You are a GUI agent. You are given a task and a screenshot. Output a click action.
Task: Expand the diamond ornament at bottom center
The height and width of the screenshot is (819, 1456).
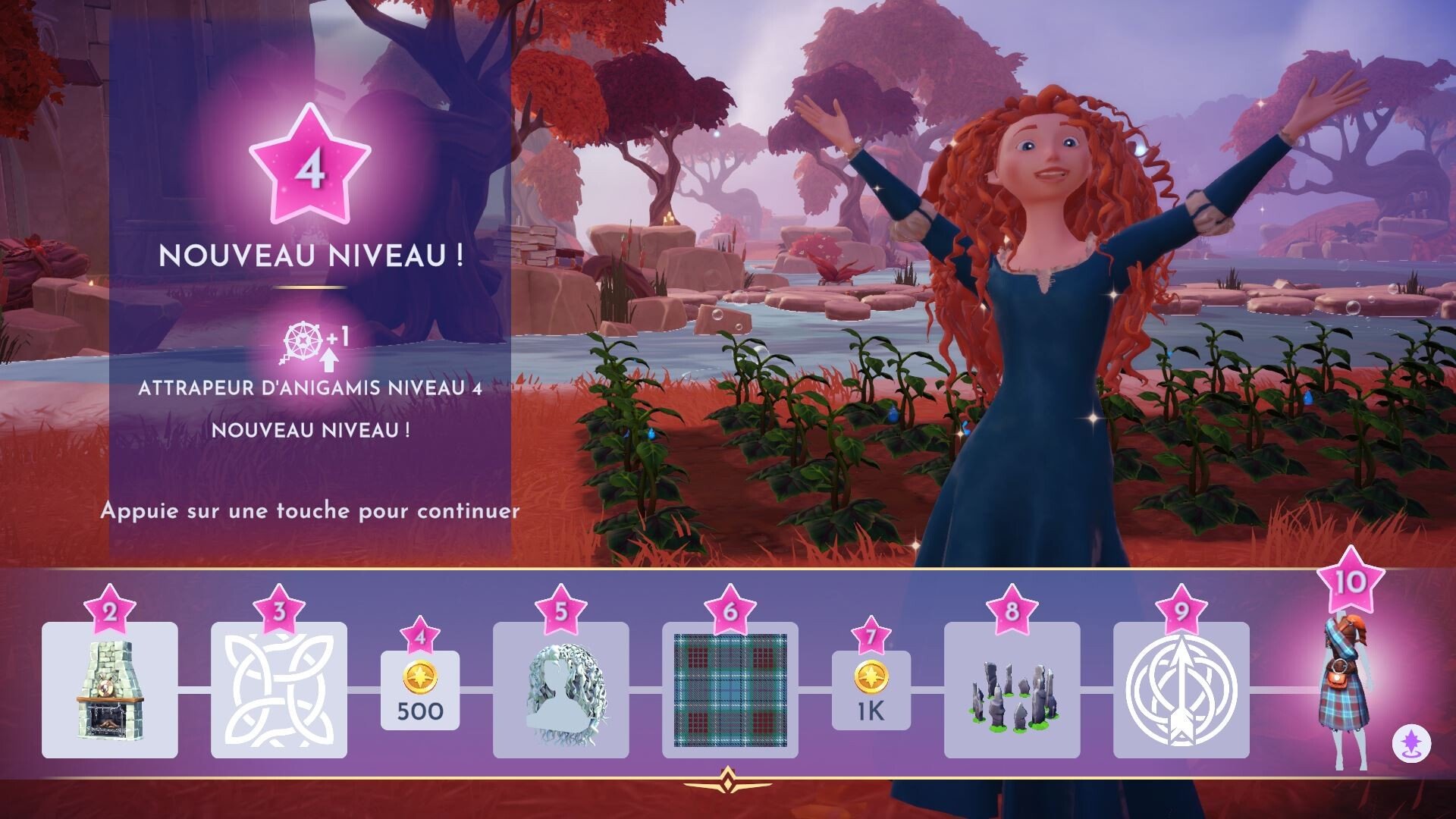coord(727,779)
